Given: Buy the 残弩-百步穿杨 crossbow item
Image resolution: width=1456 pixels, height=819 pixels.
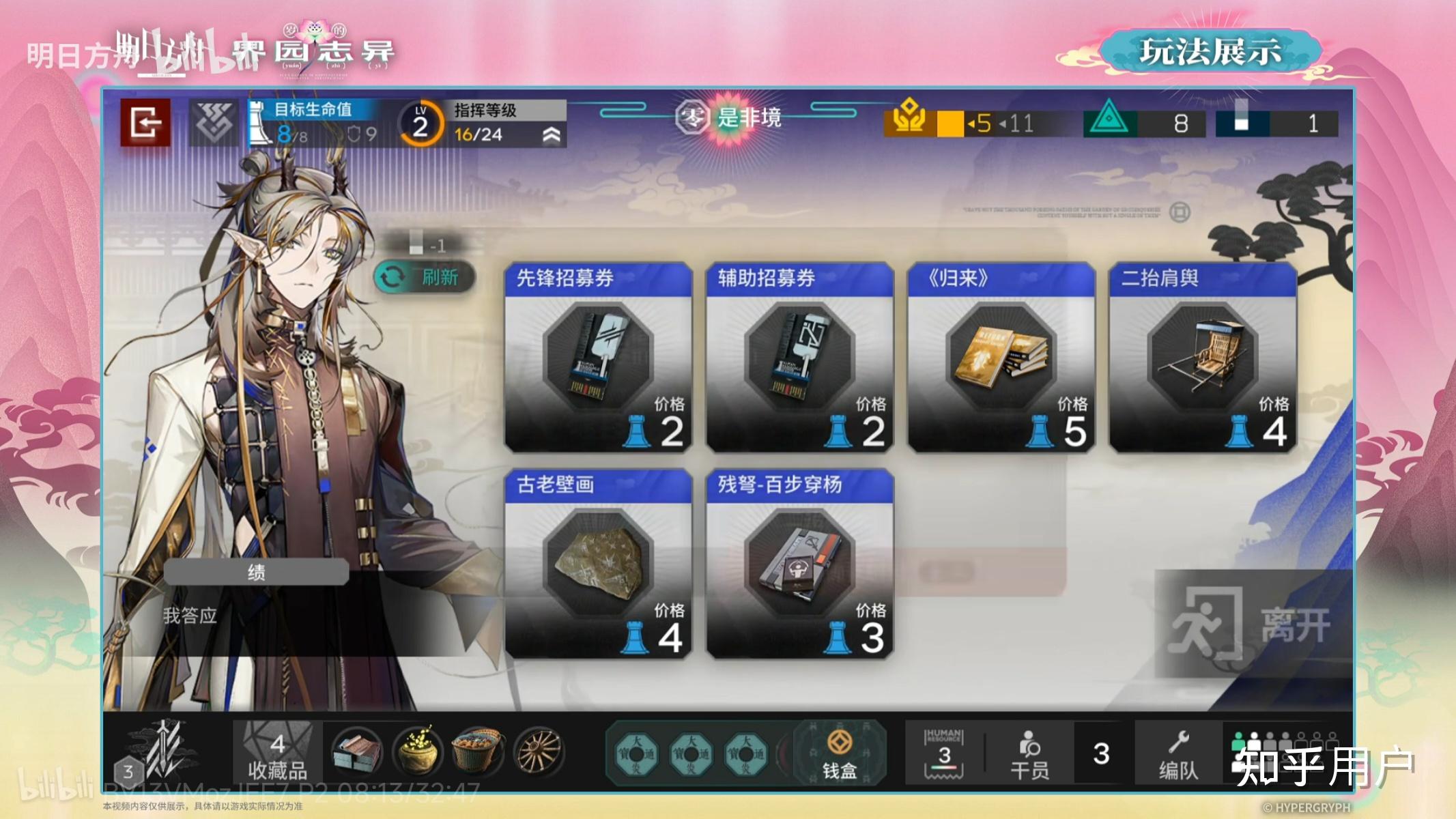Looking at the screenshot, I should point(799,564).
